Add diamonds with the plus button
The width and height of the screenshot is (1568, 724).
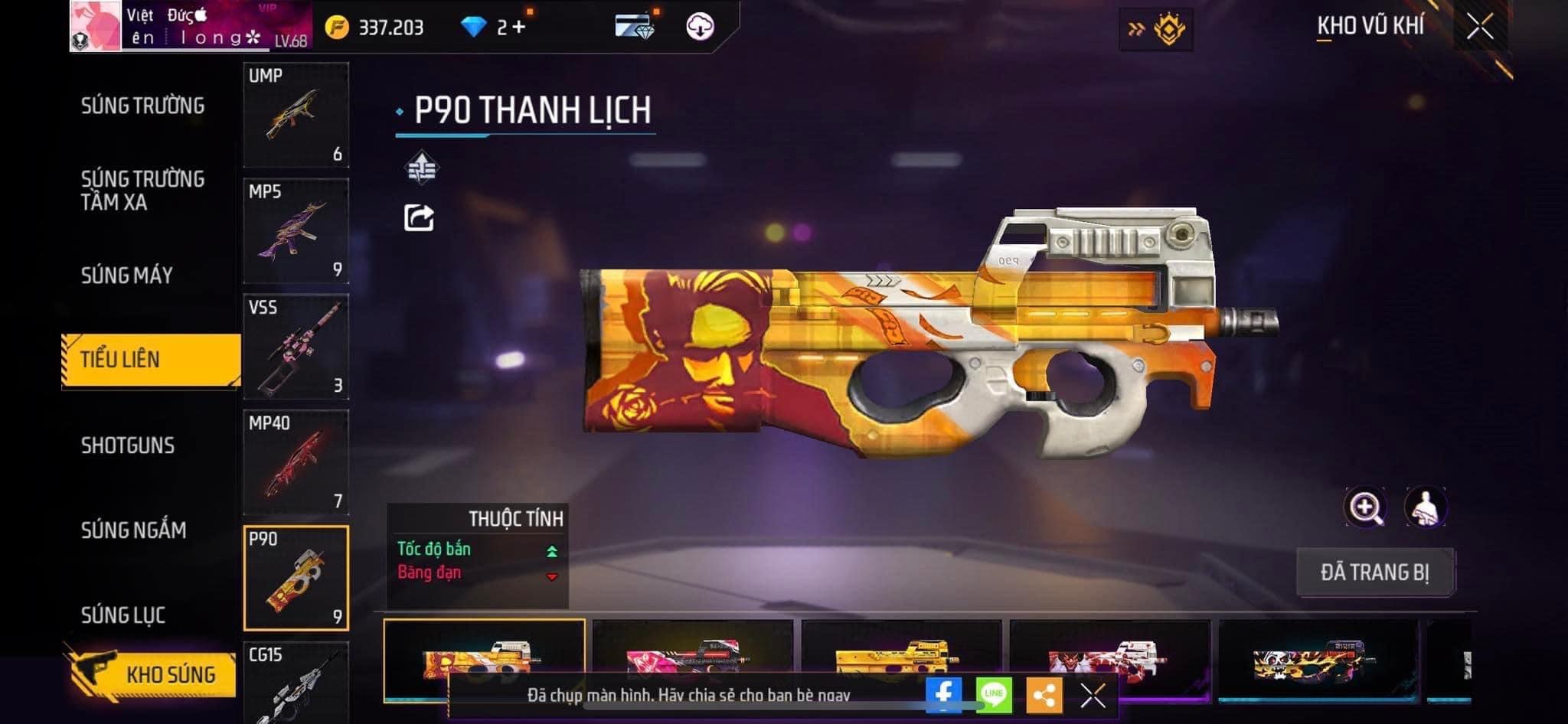[520, 28]
